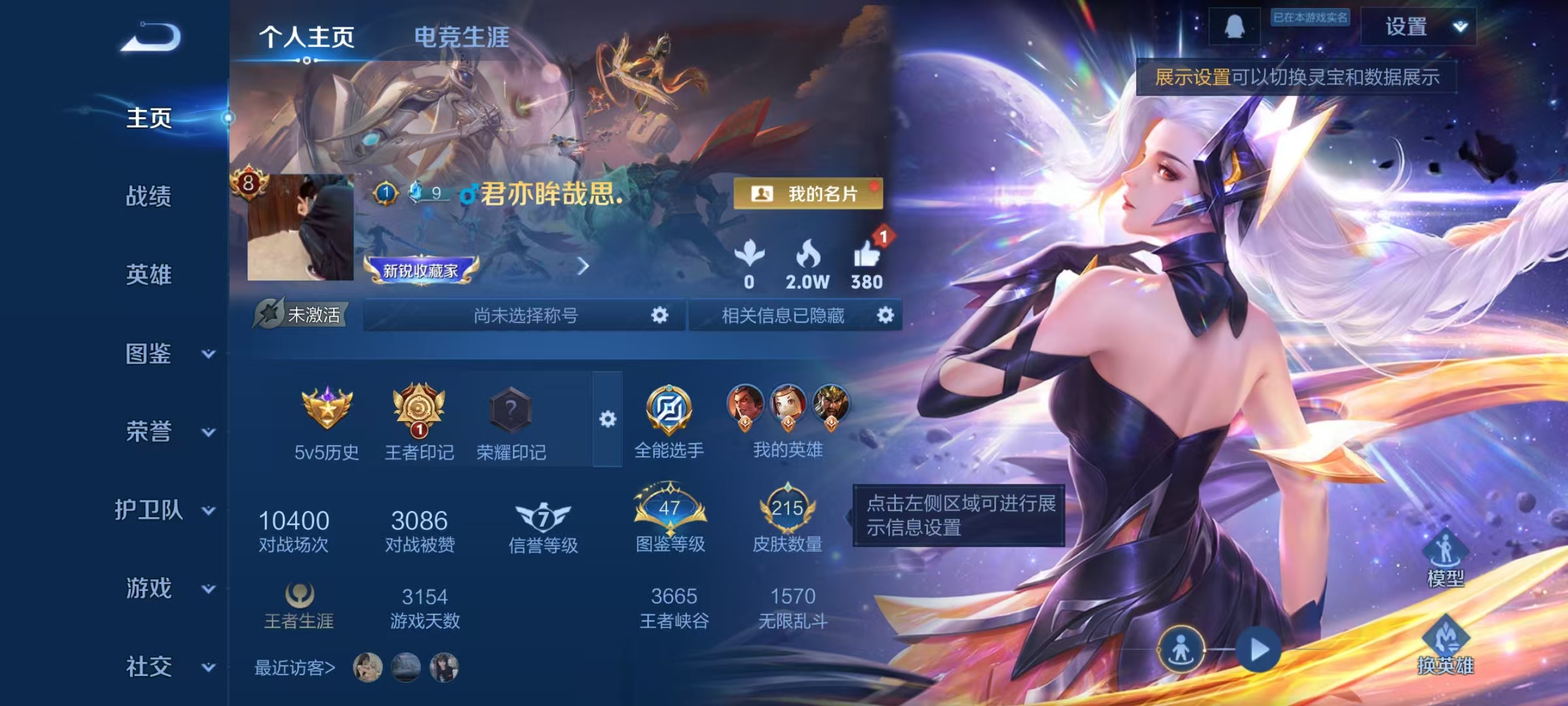Toggle the 尚未选择称号 title display gear
Image resolution: width=1568 pixels, height=706 pixels.
[660, 315]
